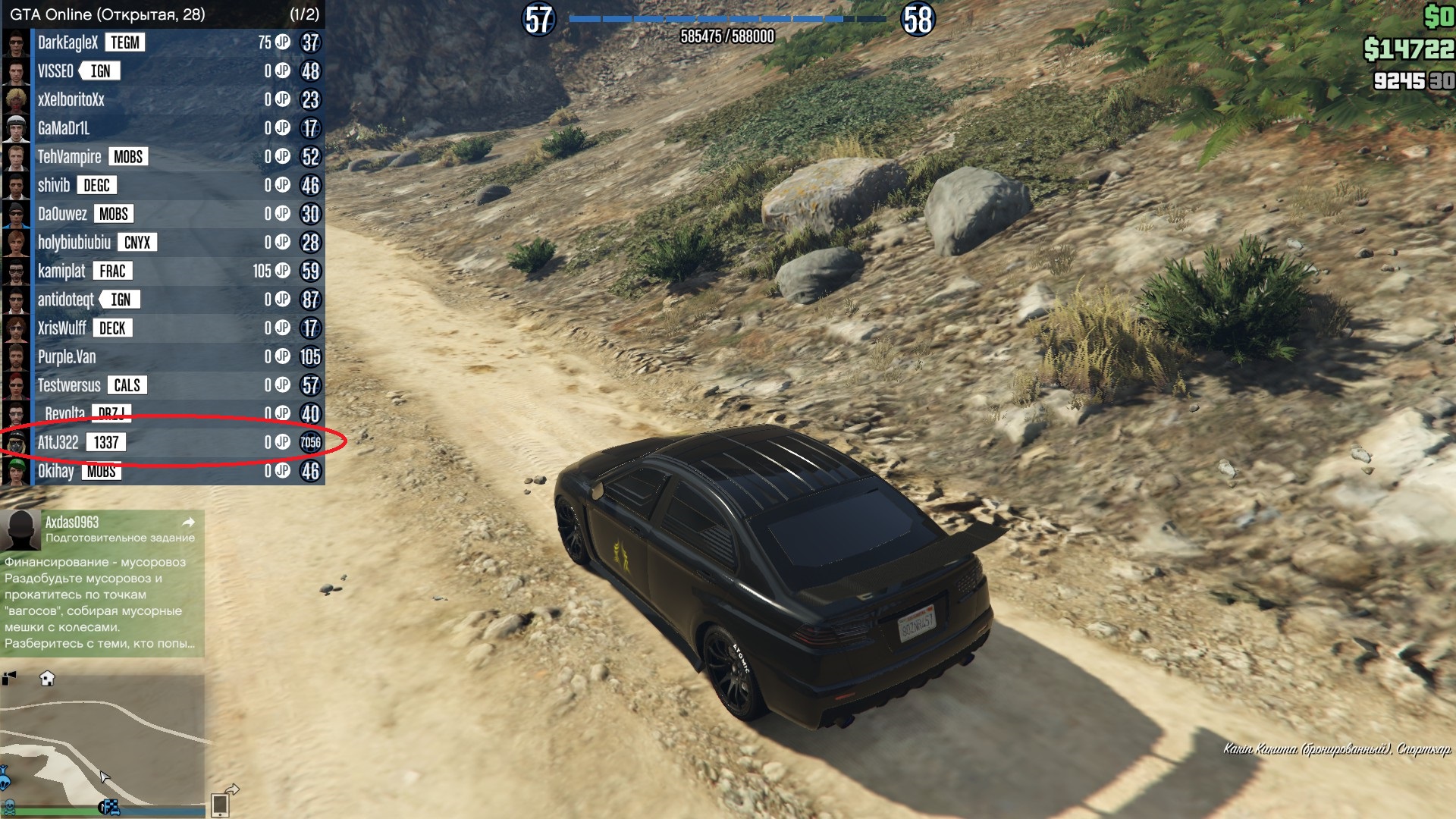1456x819 pixels.
Task: Click the holybiubiubiu player entry
Action: [x=163, y=243]
